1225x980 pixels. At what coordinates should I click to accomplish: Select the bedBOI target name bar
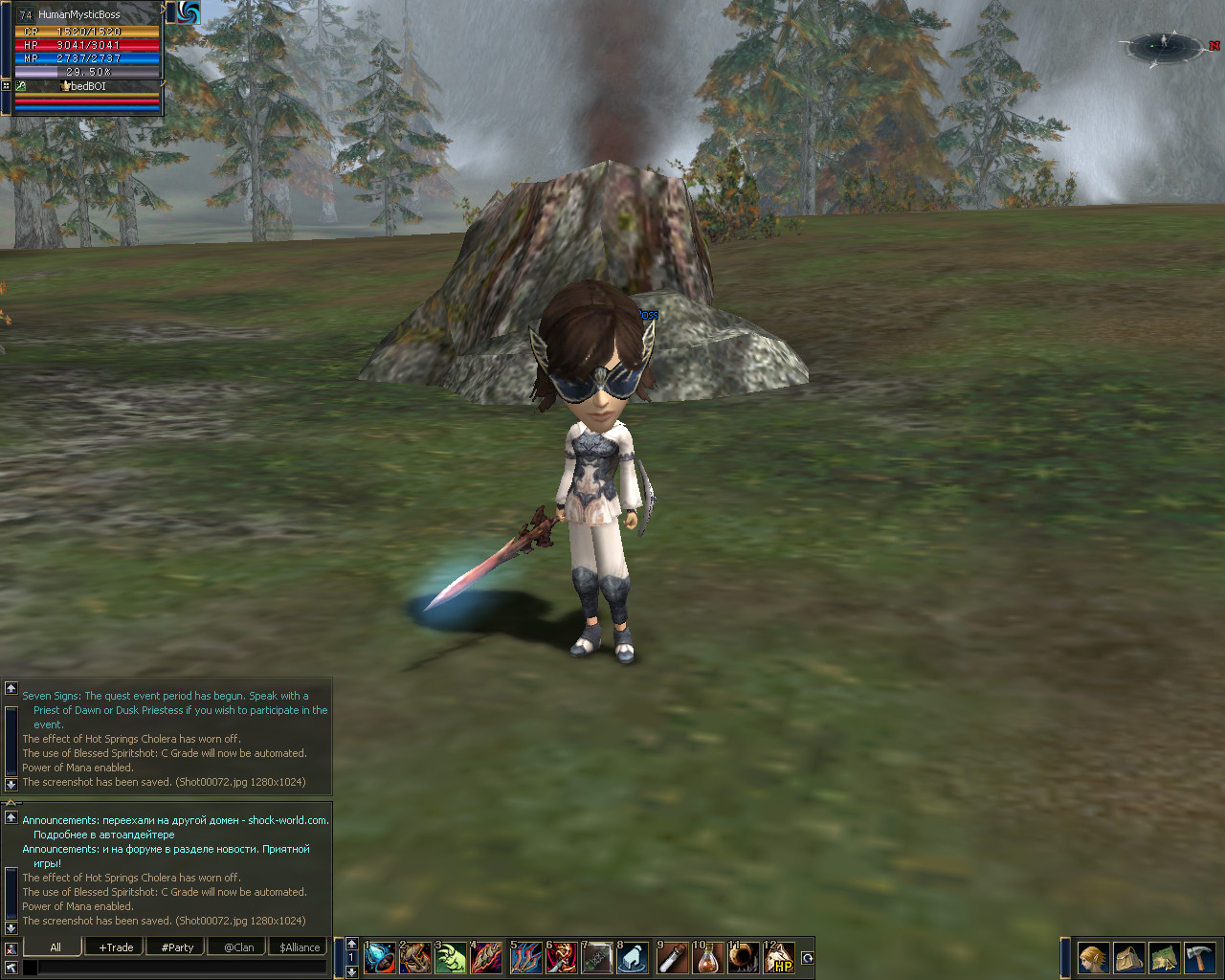point(88,86)
